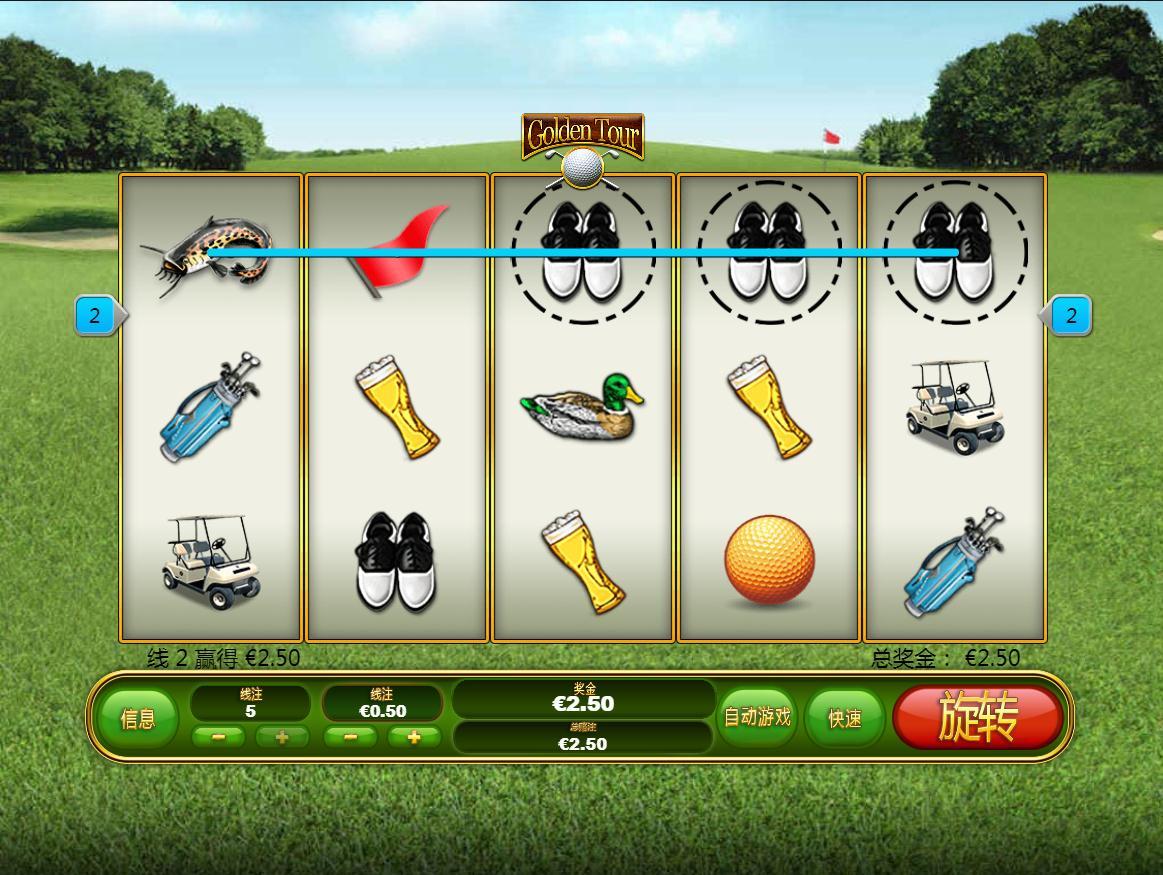Spin the reels with the red 旋转 button

[977, 717]
